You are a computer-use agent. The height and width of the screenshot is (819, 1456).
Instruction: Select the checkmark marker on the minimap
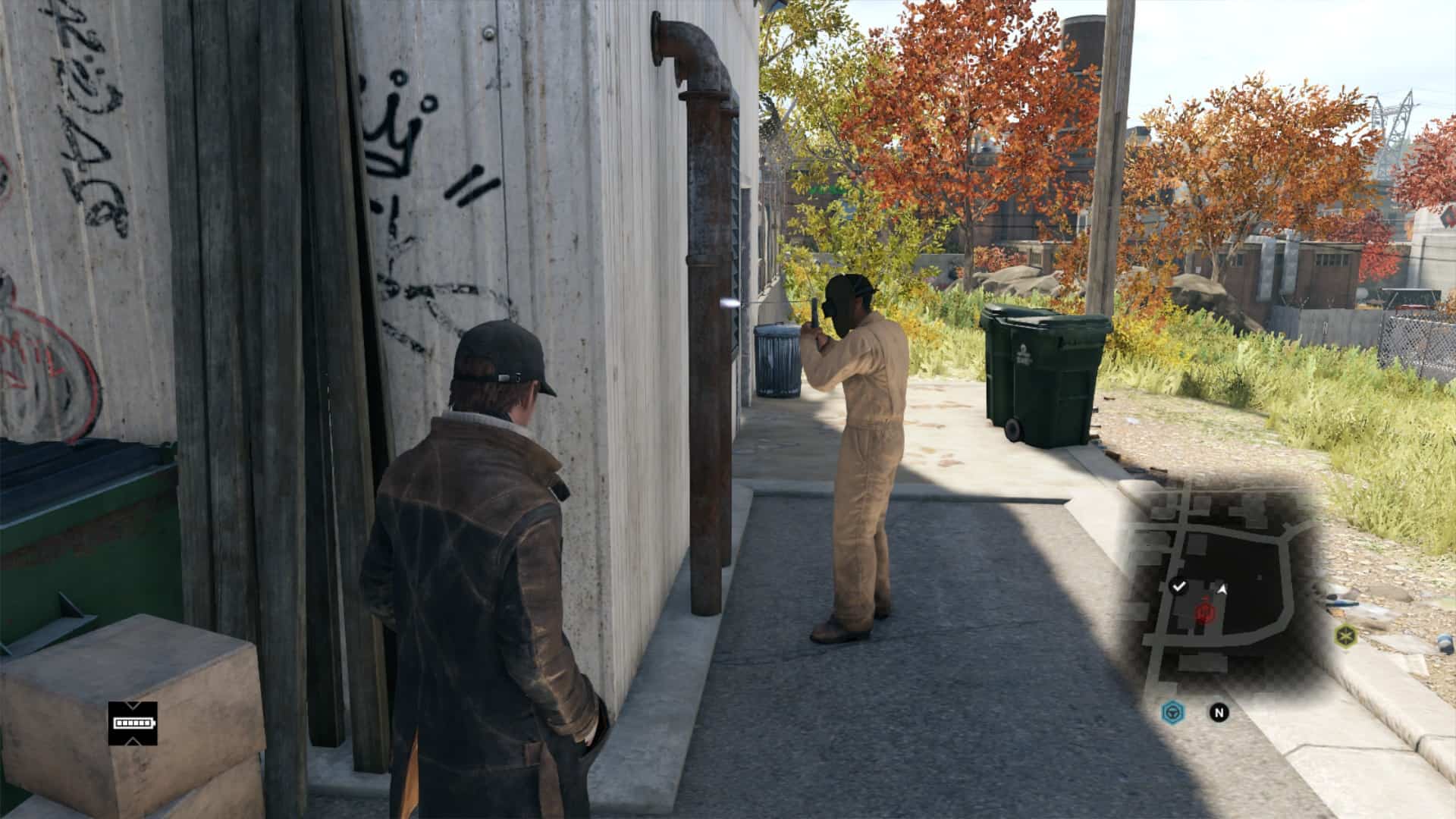[1178, 586]
